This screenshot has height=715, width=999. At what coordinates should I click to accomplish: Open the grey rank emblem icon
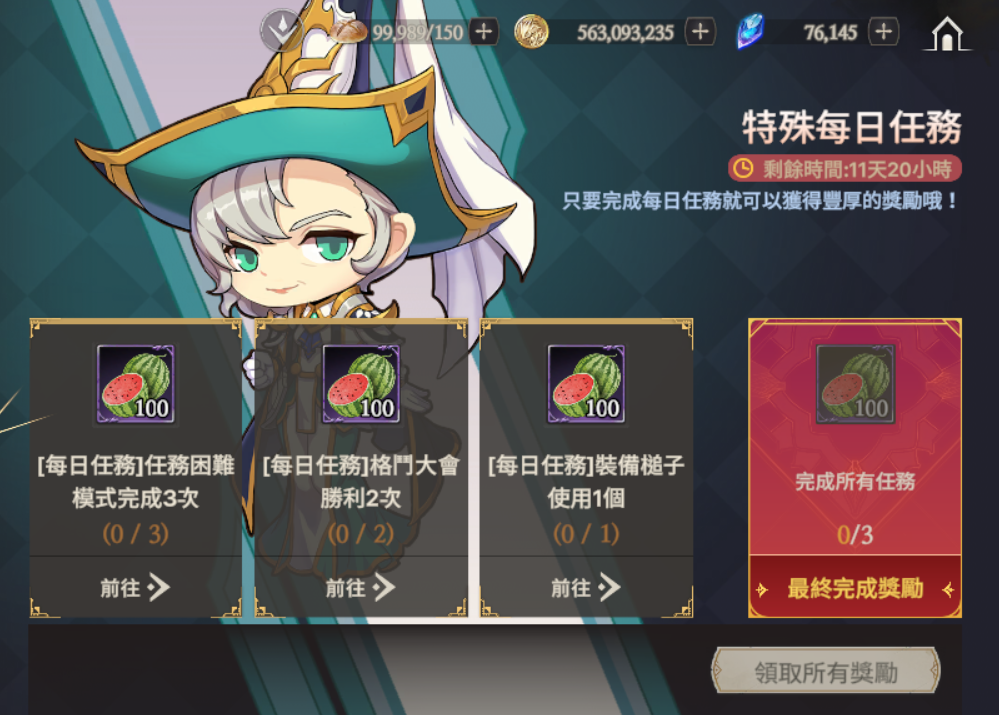click(281, 32)
